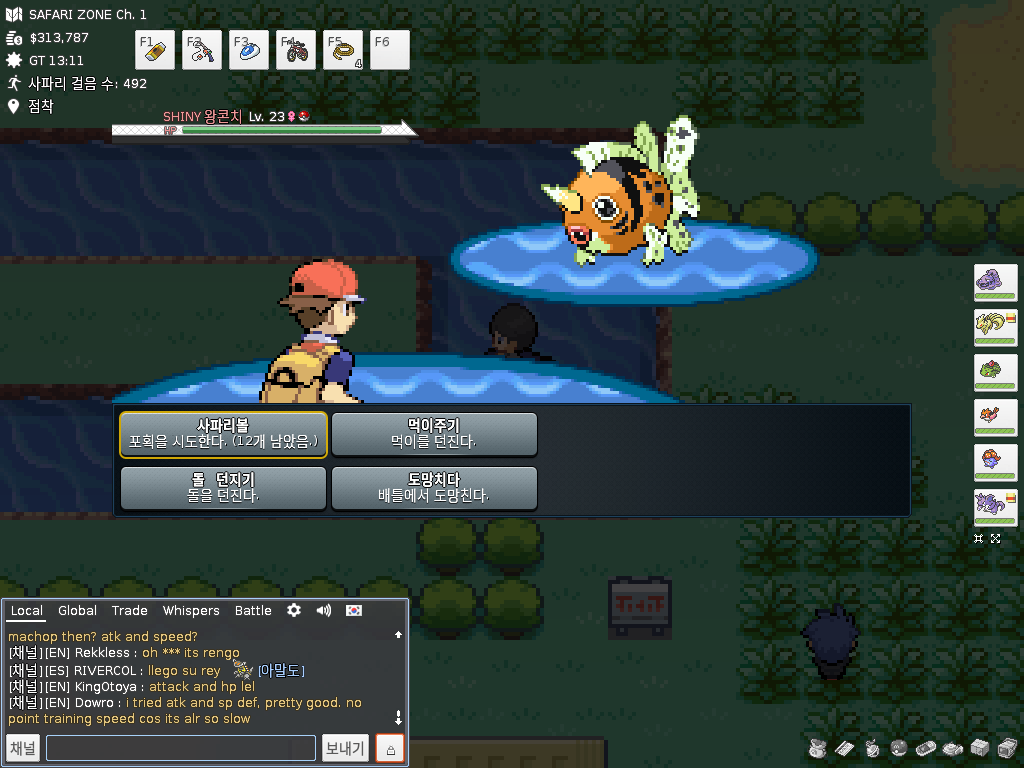Select the F5 escape rope slot
The image size is (1024, 768).
343,50
